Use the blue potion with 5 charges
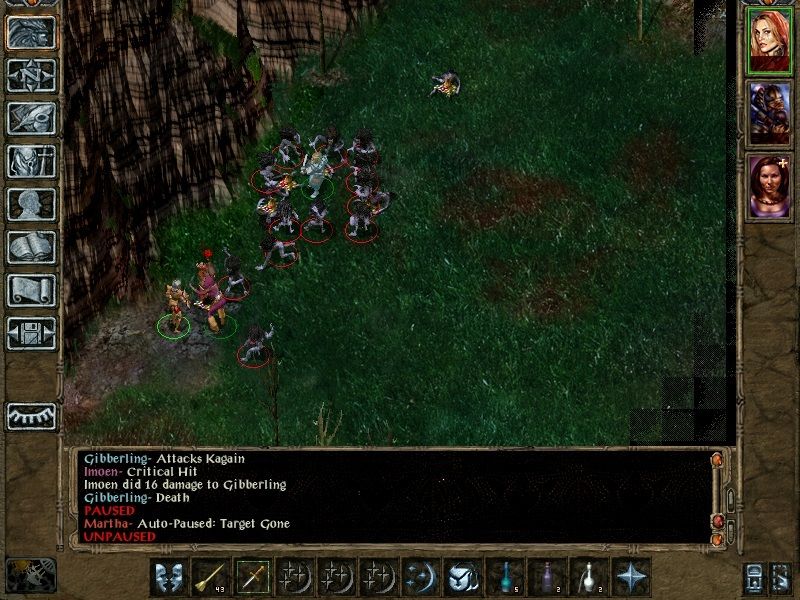Image resolution: width=800 pixels, height=600 pixels. [505, 577]
